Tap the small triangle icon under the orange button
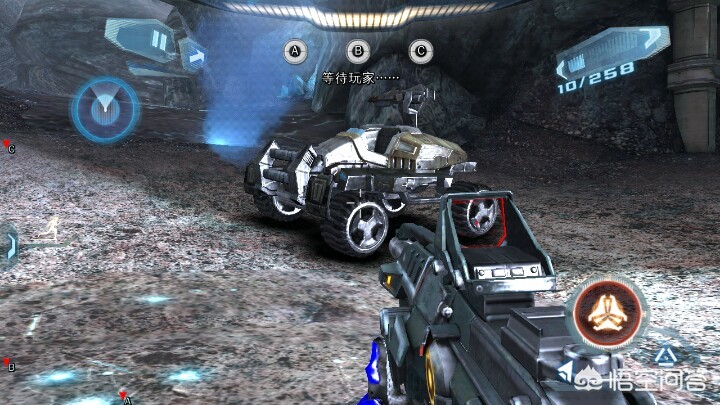The width and height of the screenshot is (720, 405). coord(665,355)
